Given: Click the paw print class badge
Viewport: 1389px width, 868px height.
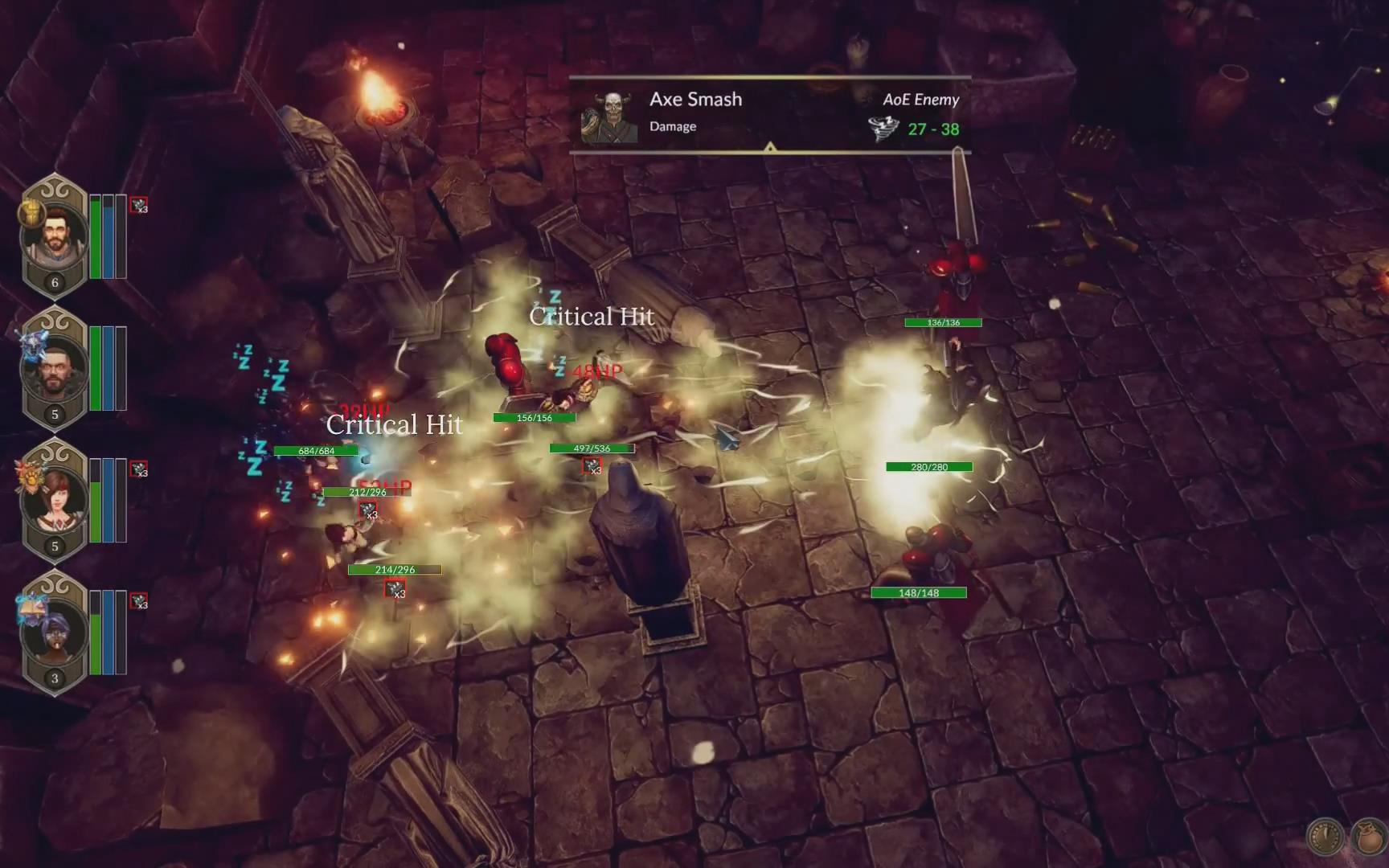Looking at the screenshot, I should [x=30, y=476].
